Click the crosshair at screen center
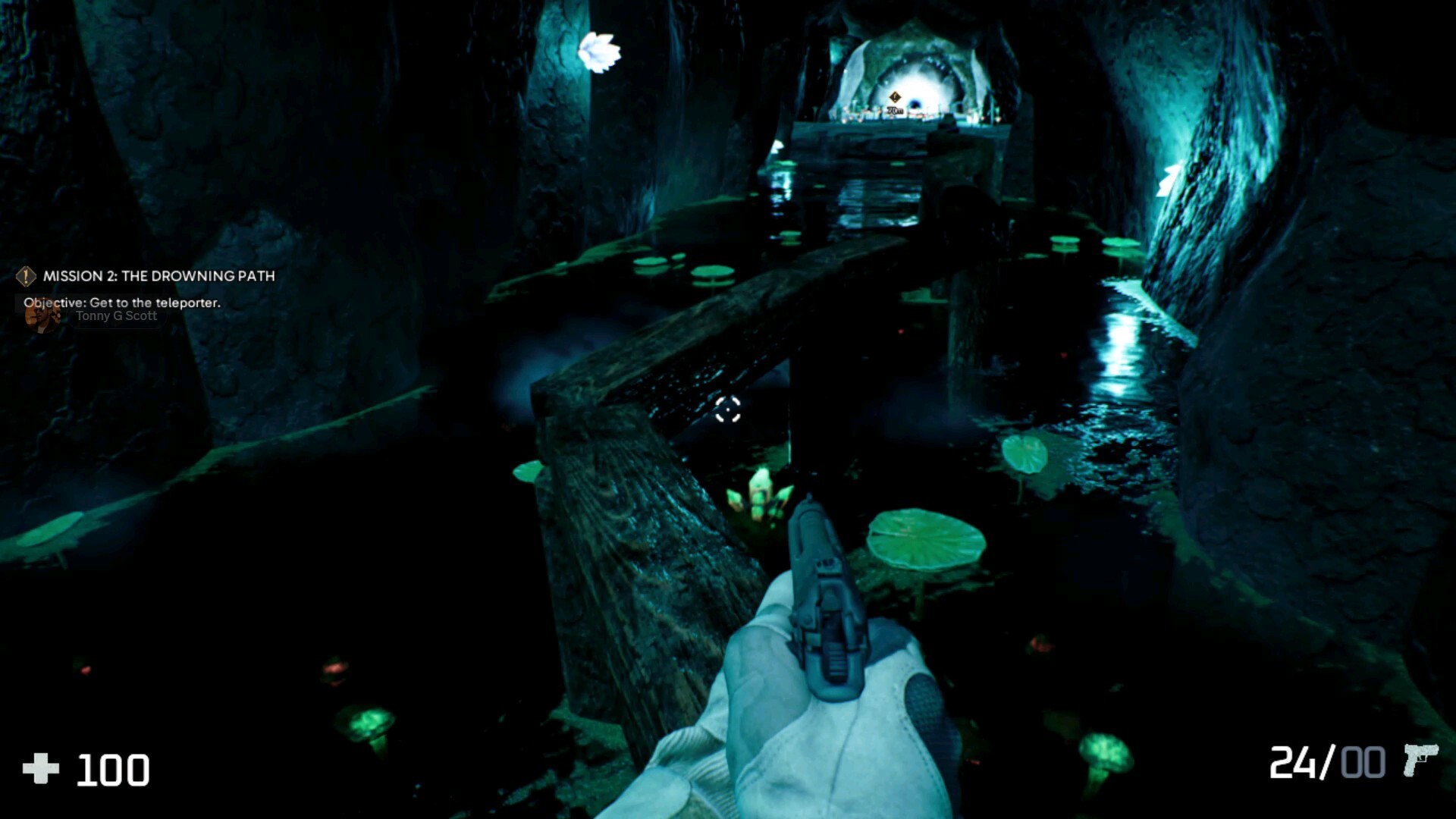Screen dimensions: 1456x819 727,410
